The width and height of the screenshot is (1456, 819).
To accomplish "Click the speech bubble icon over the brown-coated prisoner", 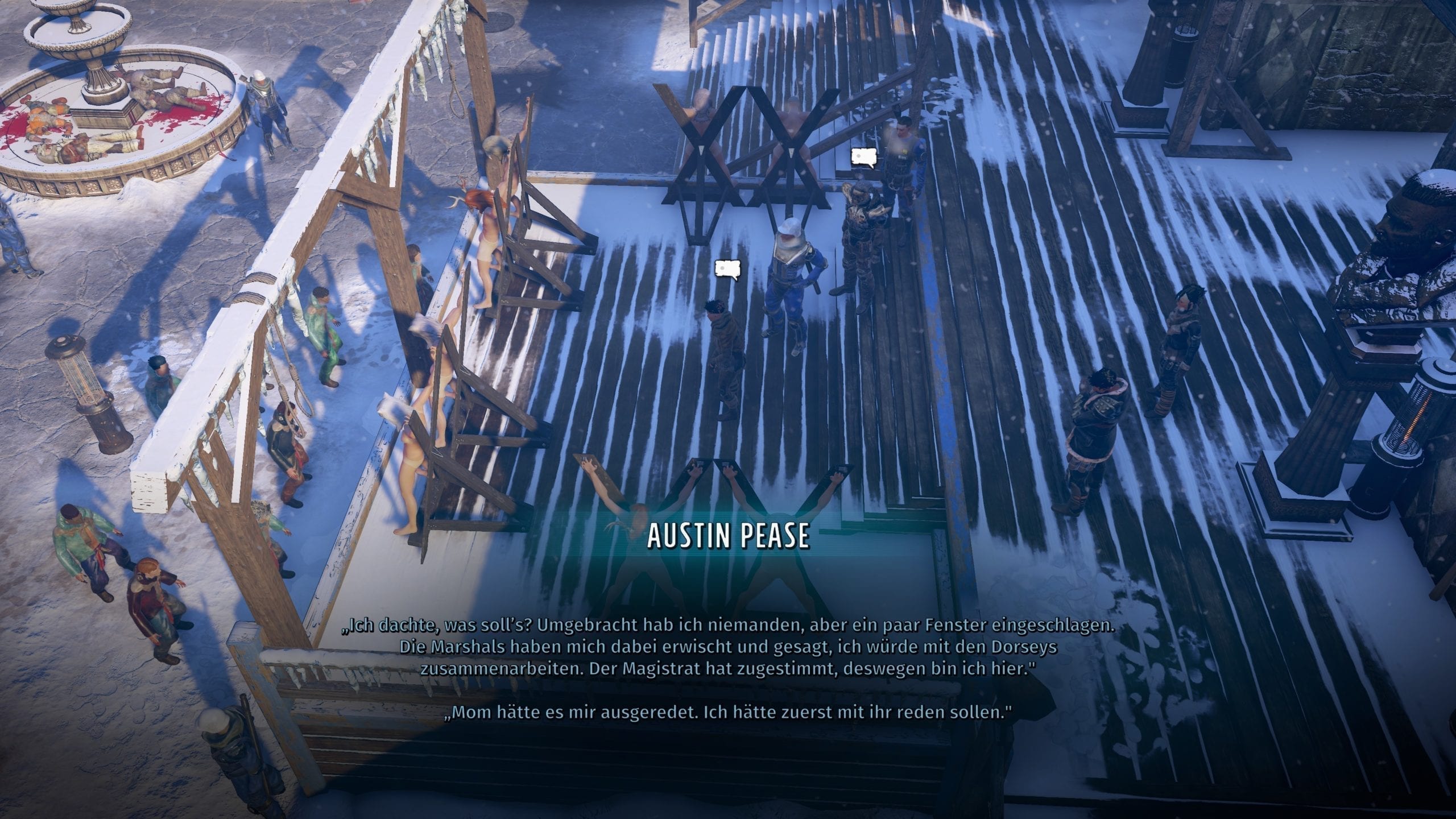I will pyautogui.click(x=729, y=269).
